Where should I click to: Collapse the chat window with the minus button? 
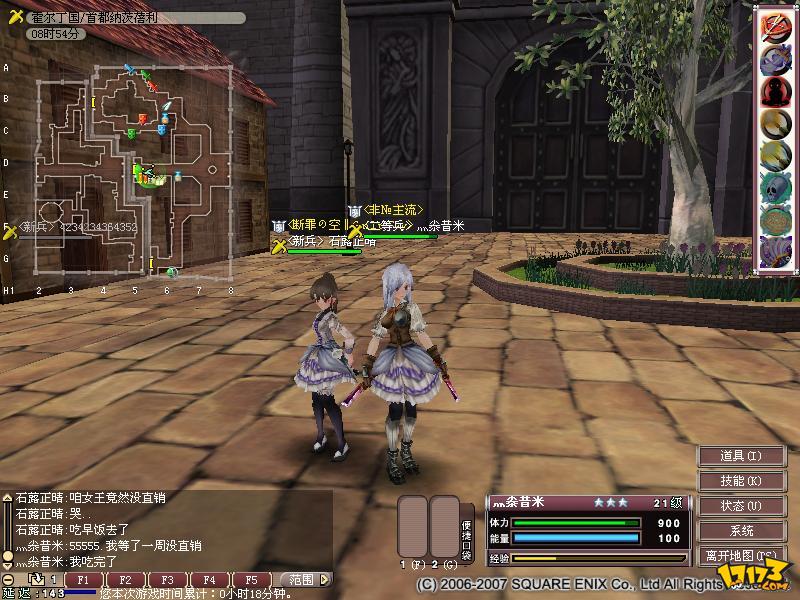coord(8,579)
